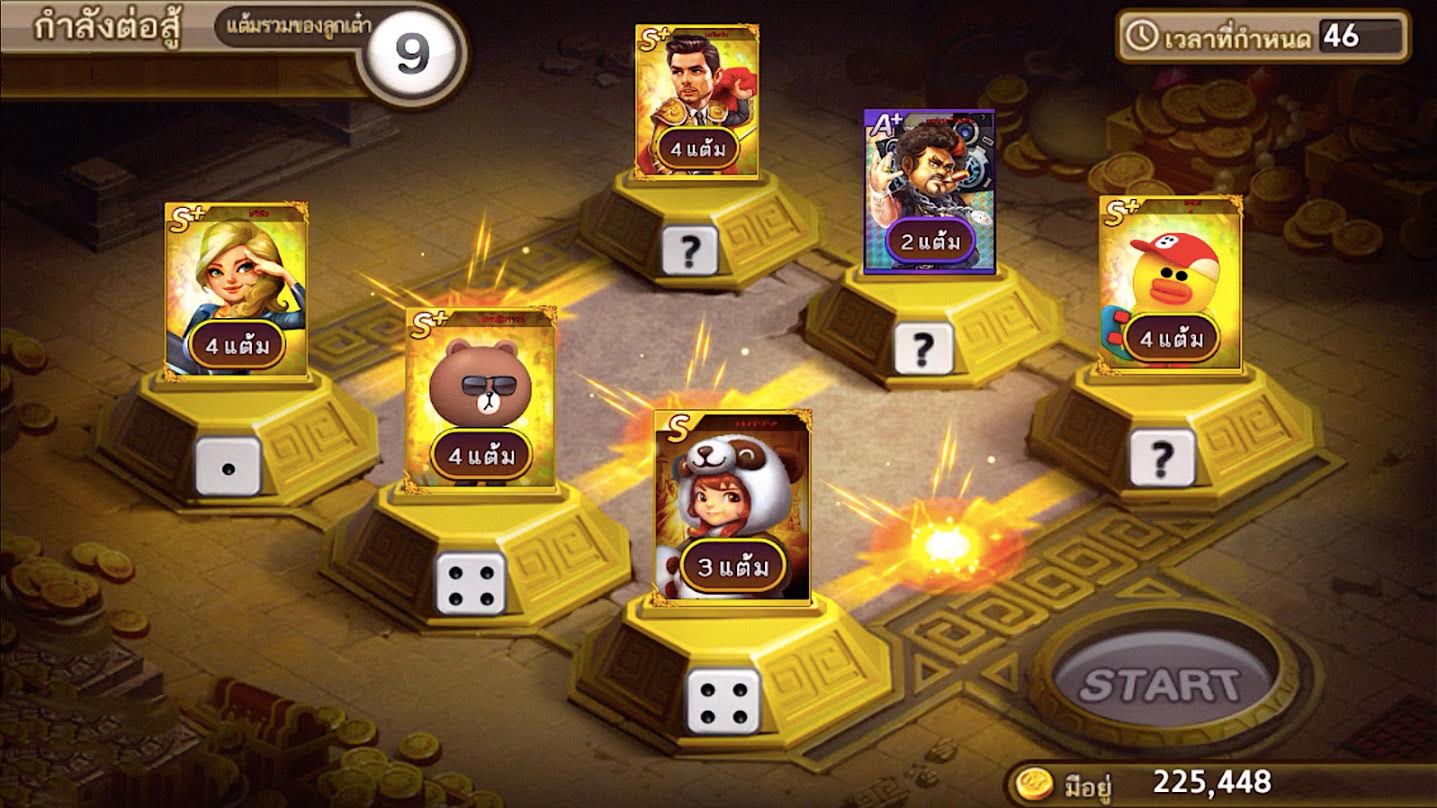
Task: Choose the A+ curly-haired man card
Action: (929, 190)
